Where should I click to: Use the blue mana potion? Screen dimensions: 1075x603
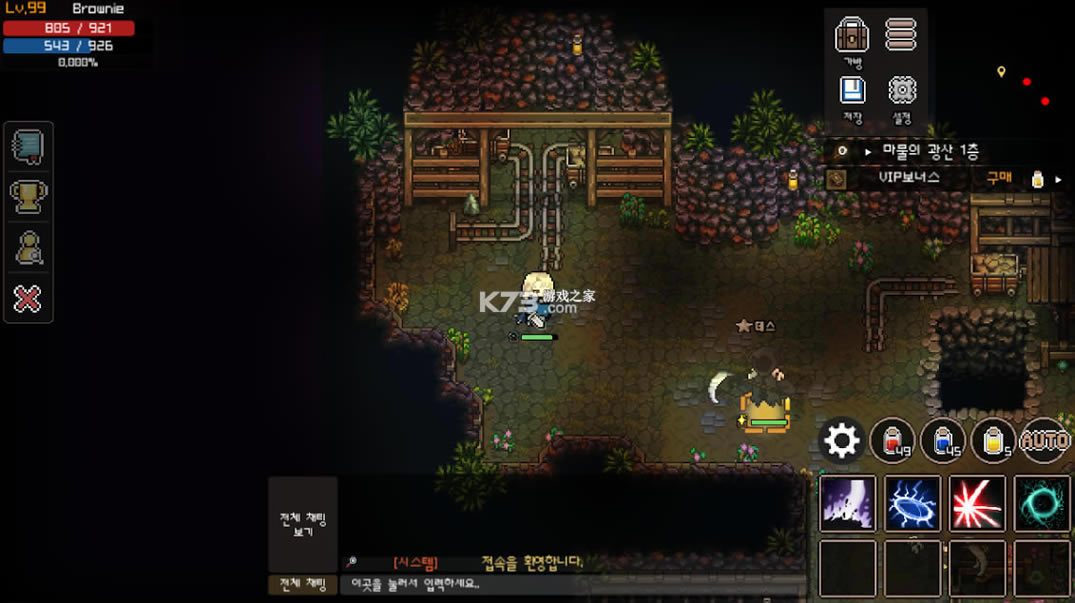[942, 440]
